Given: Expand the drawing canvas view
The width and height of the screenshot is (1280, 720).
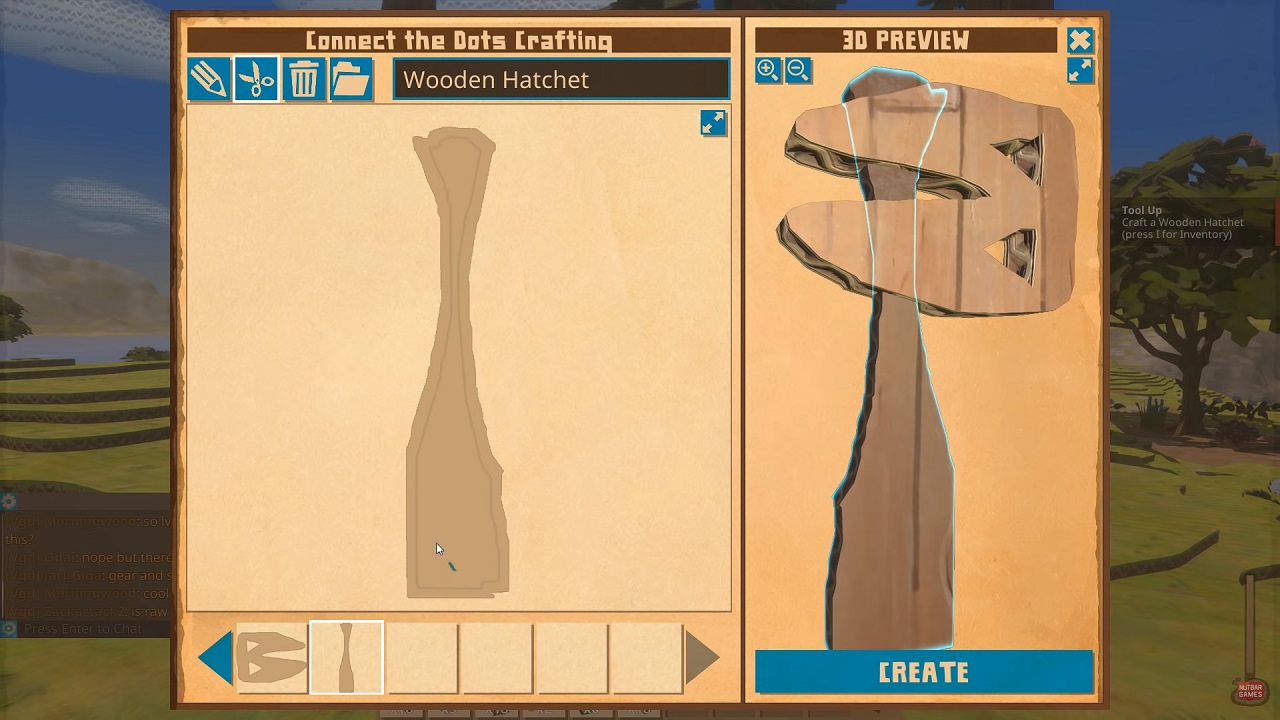Looking at the screenshot, I should pyautogui.click(x=713, y=123).
